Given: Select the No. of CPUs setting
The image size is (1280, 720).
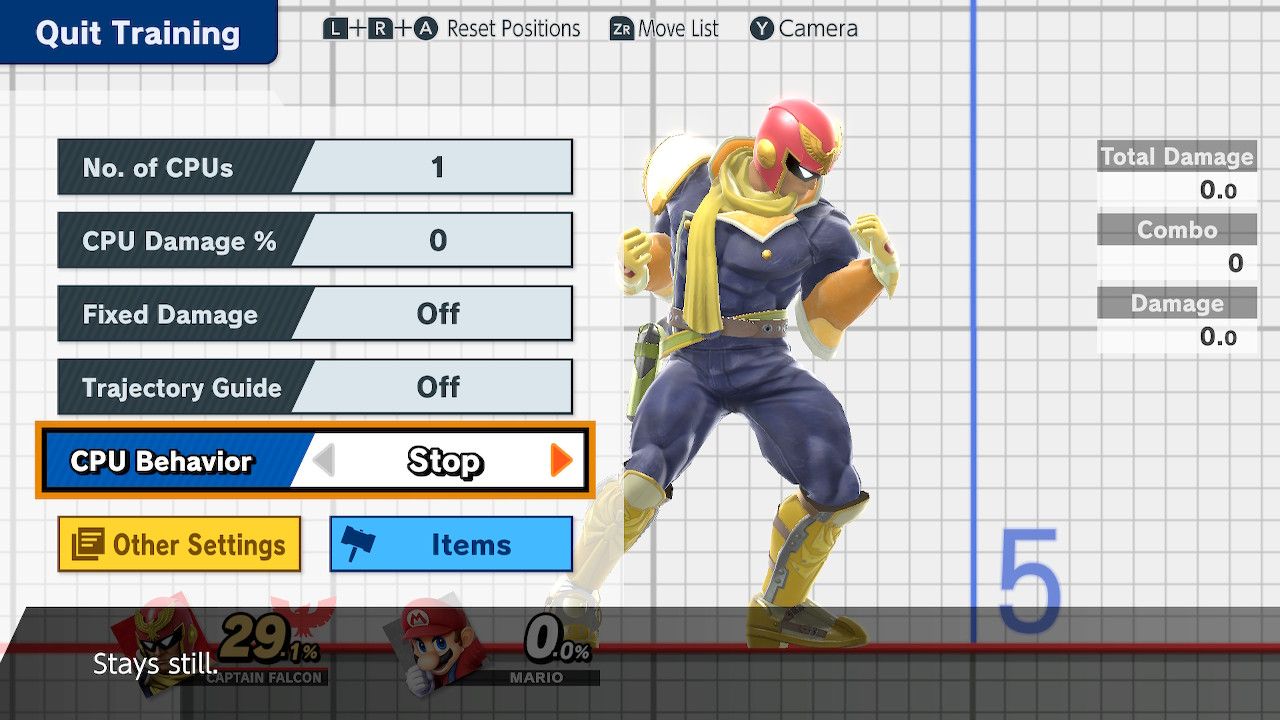Looking at the screenshot, I should point(314,167).
